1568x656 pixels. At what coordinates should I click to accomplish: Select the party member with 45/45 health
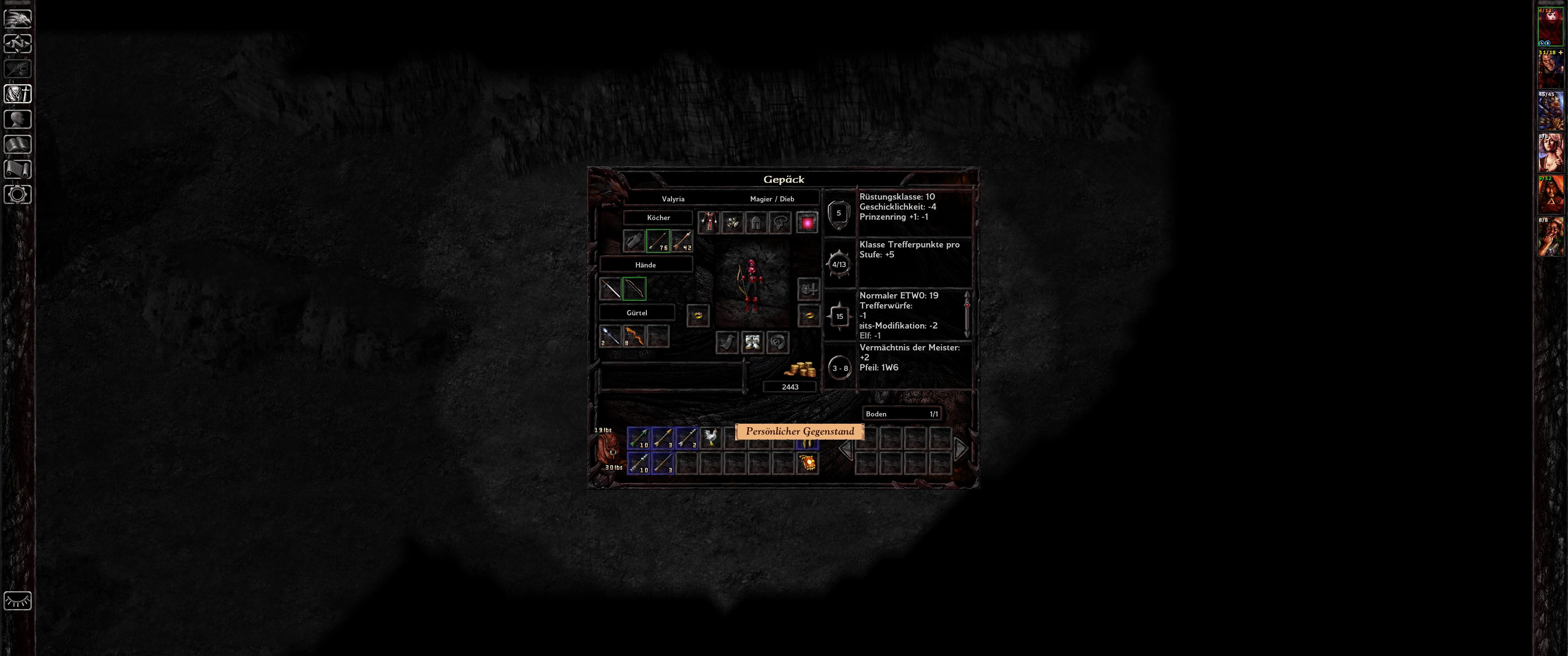tap(1550, 111)
